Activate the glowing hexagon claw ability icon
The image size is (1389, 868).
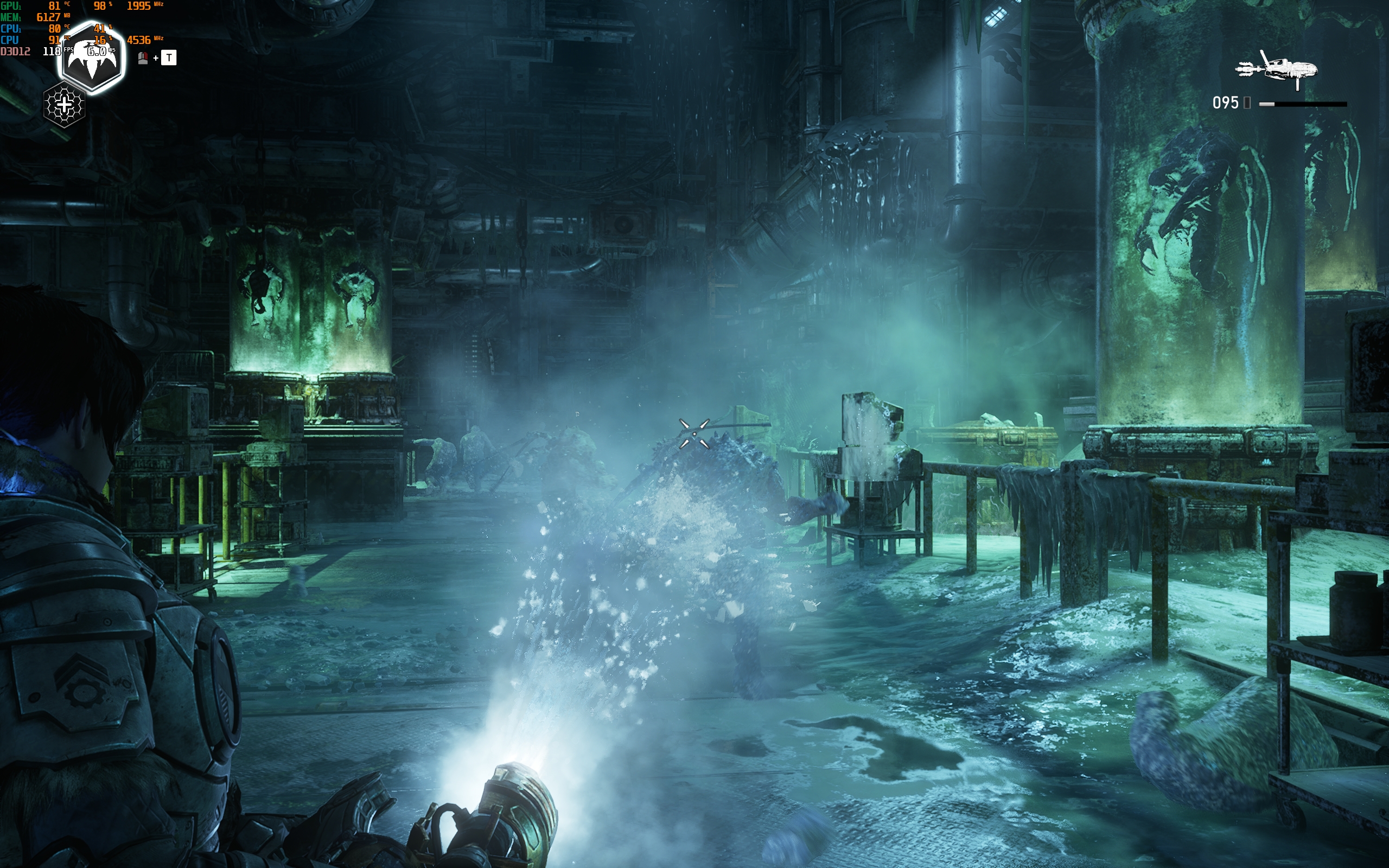point(92,58)
